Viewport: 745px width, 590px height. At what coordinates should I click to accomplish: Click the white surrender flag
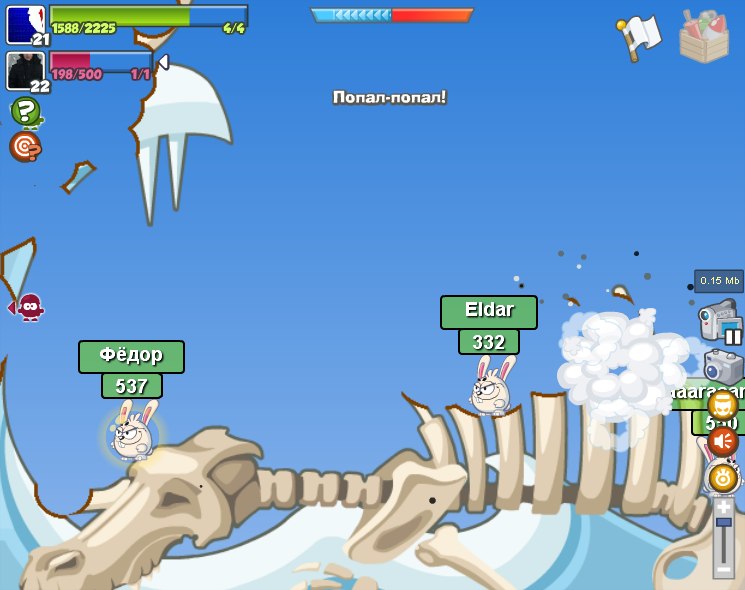tap(639, 36)
